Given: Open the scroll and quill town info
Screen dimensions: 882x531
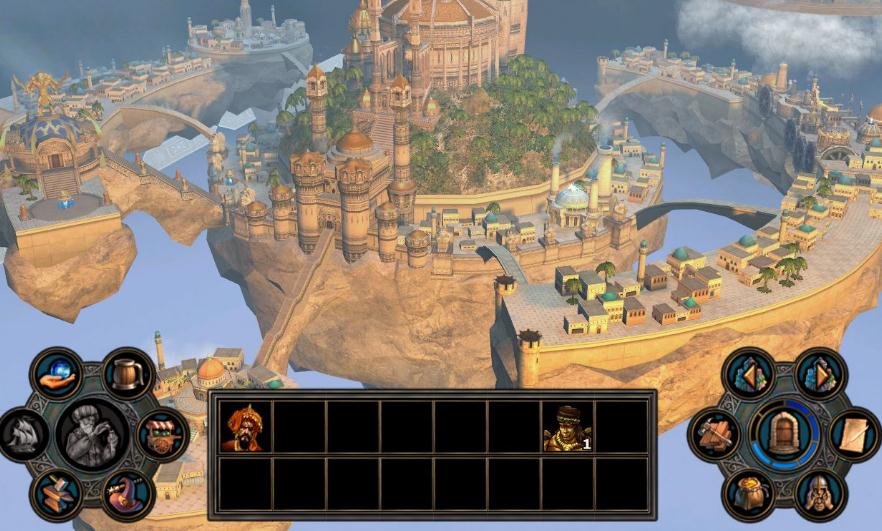Looking at the screenshot, I should tap(855, 434).
